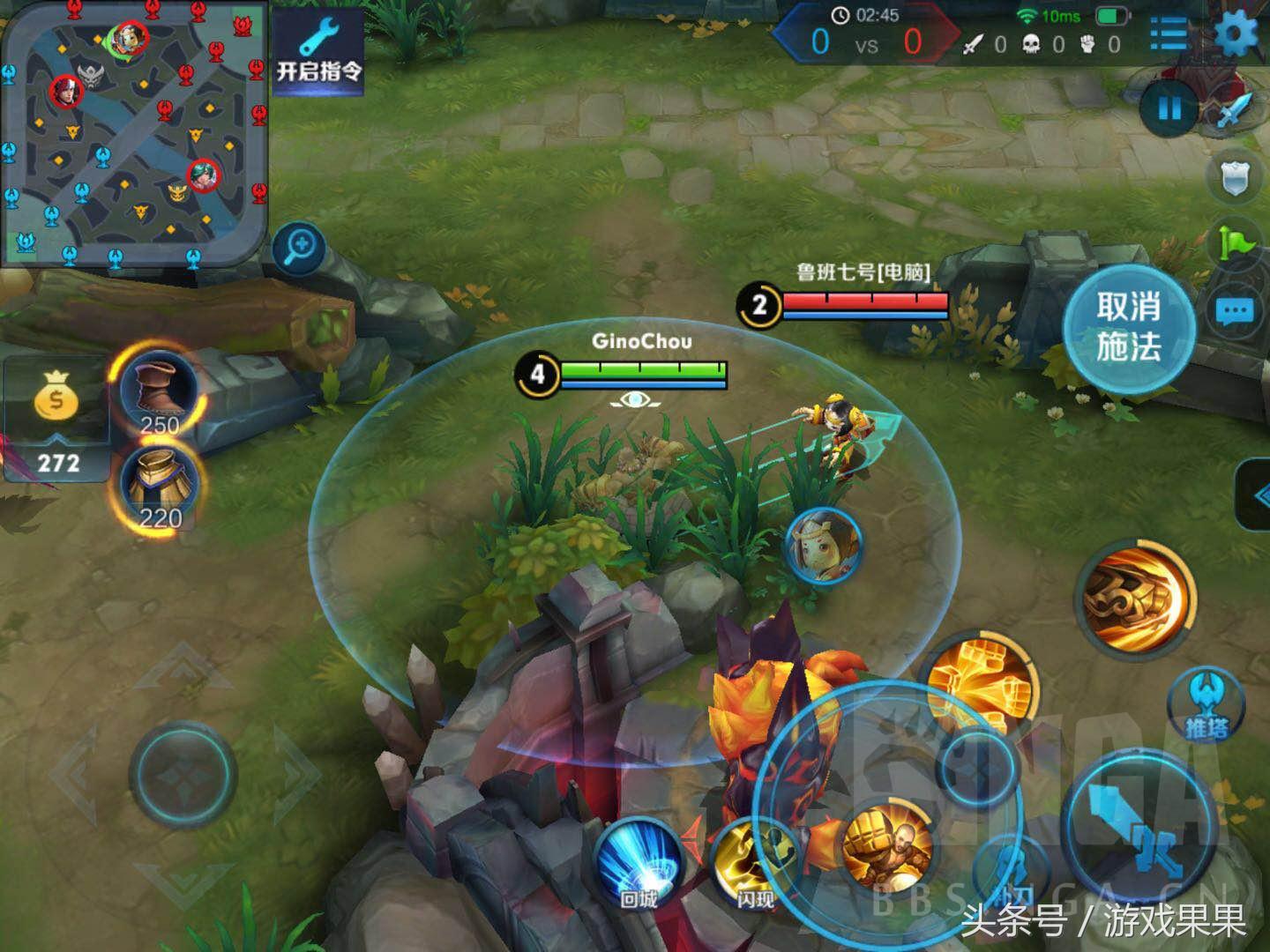Tap the 开启指令 wrench button

(317, 48)
